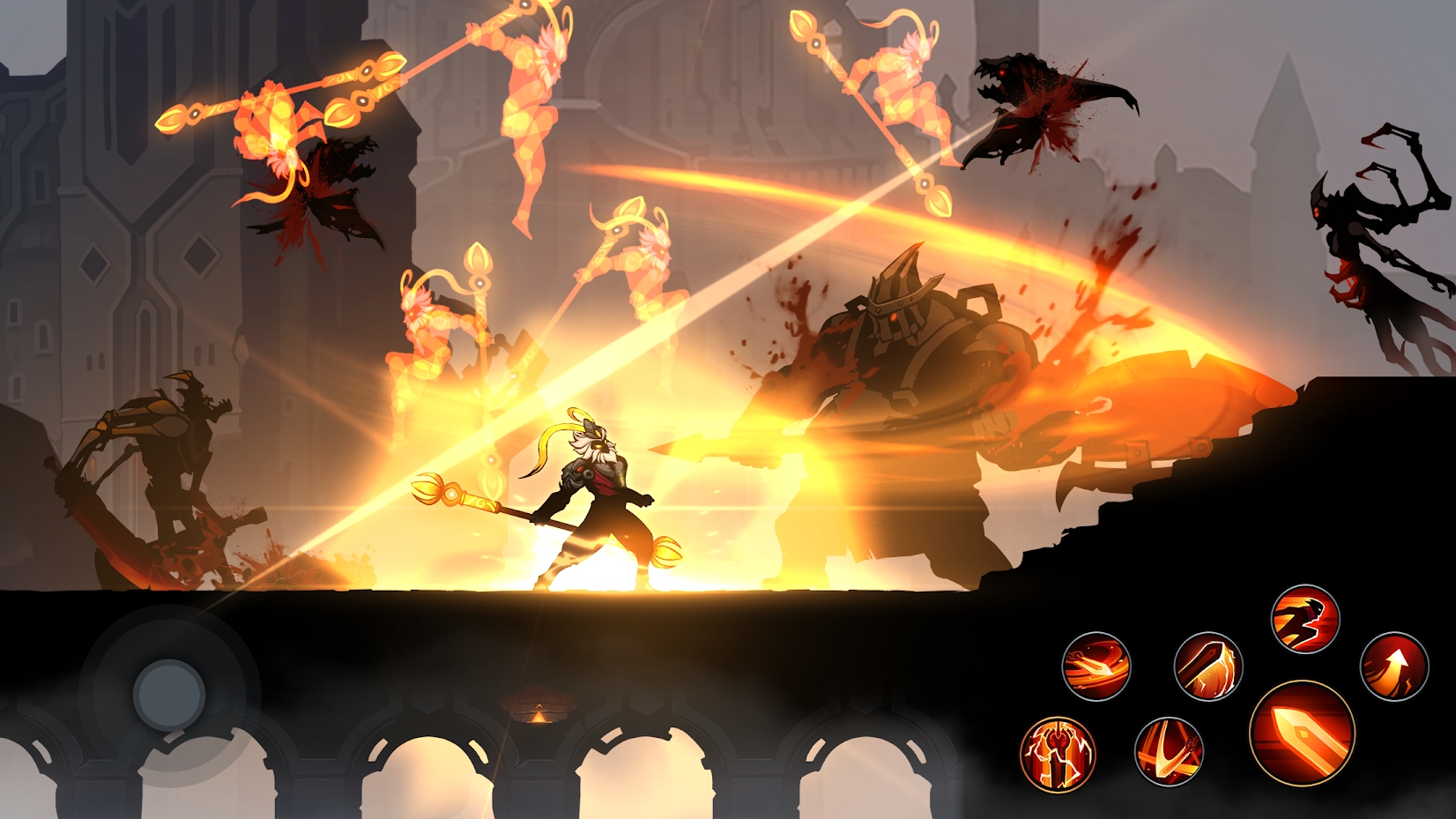Trigger the lightning staff slam skill
1456x819 pixels.
tap(1207, 666)
